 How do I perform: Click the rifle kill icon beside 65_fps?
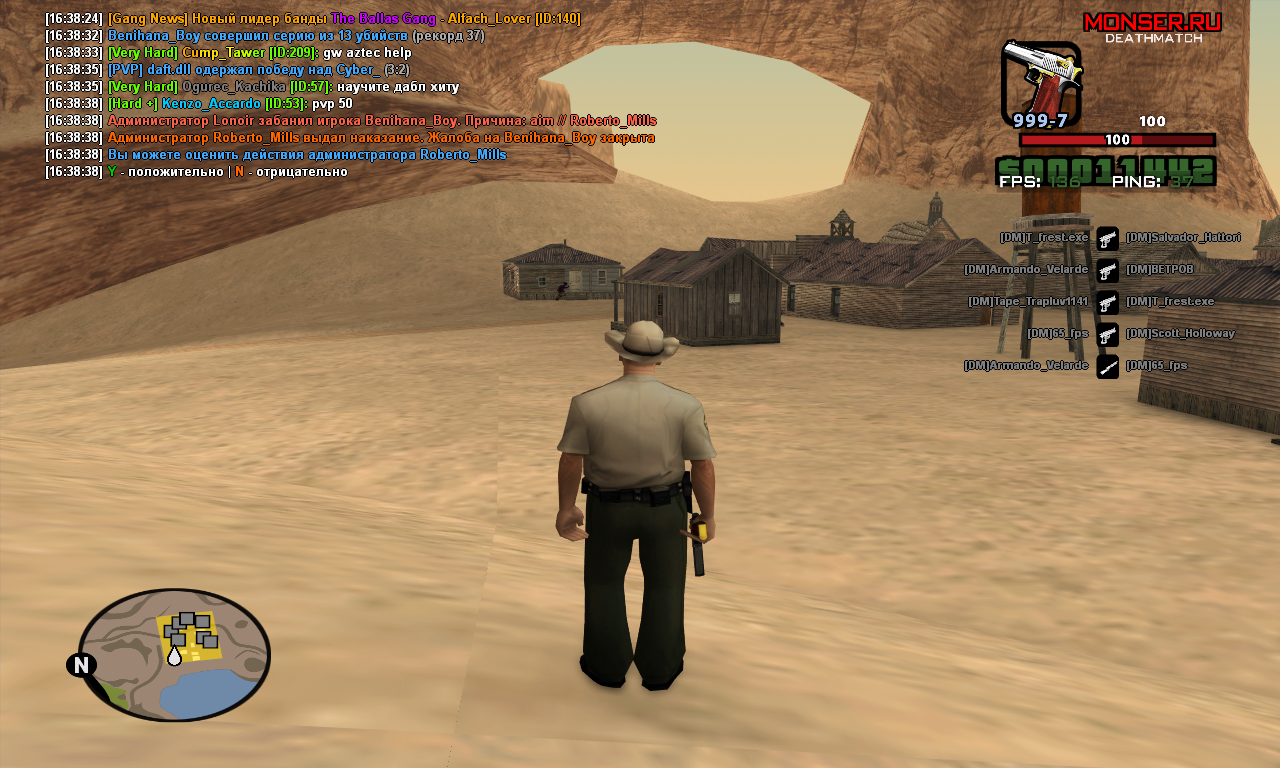pos(1107,367)
